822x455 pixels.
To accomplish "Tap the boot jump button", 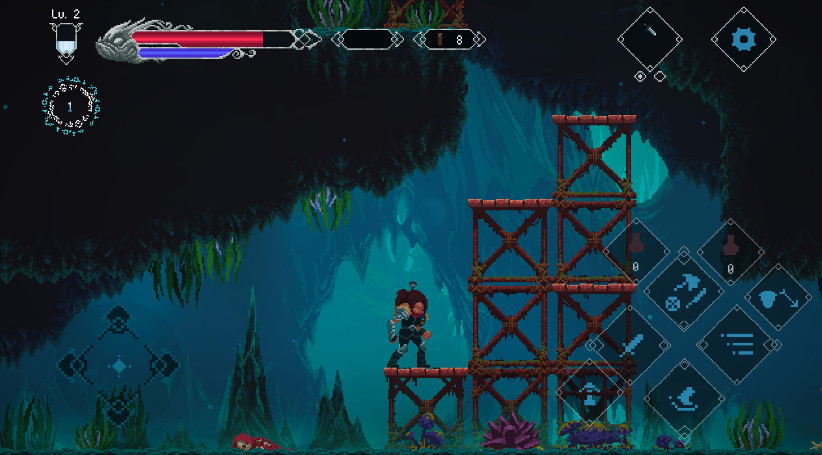I will coord(684,400).
